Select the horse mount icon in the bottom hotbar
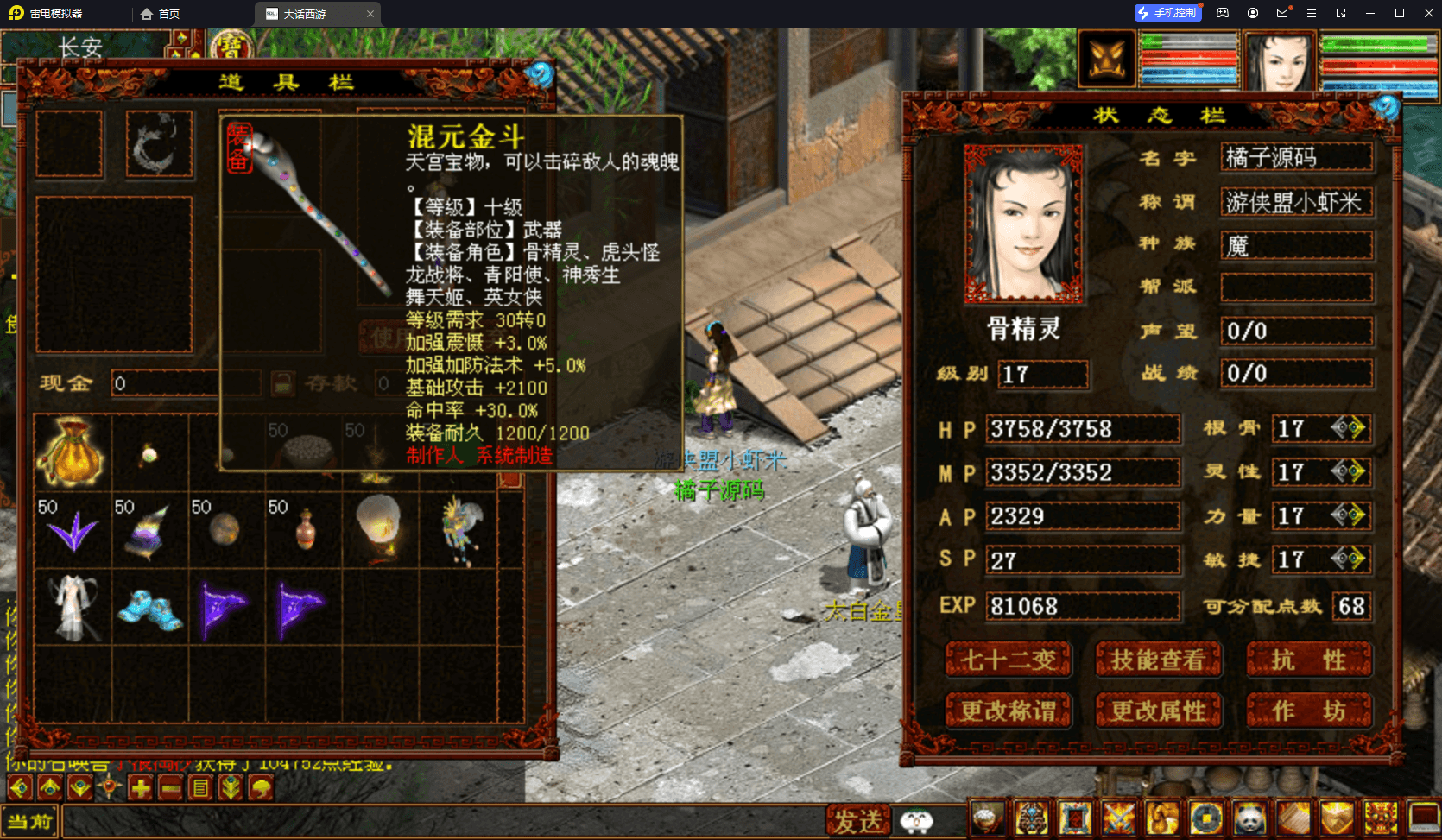Screen dimensions: 1442x840 1163,818
